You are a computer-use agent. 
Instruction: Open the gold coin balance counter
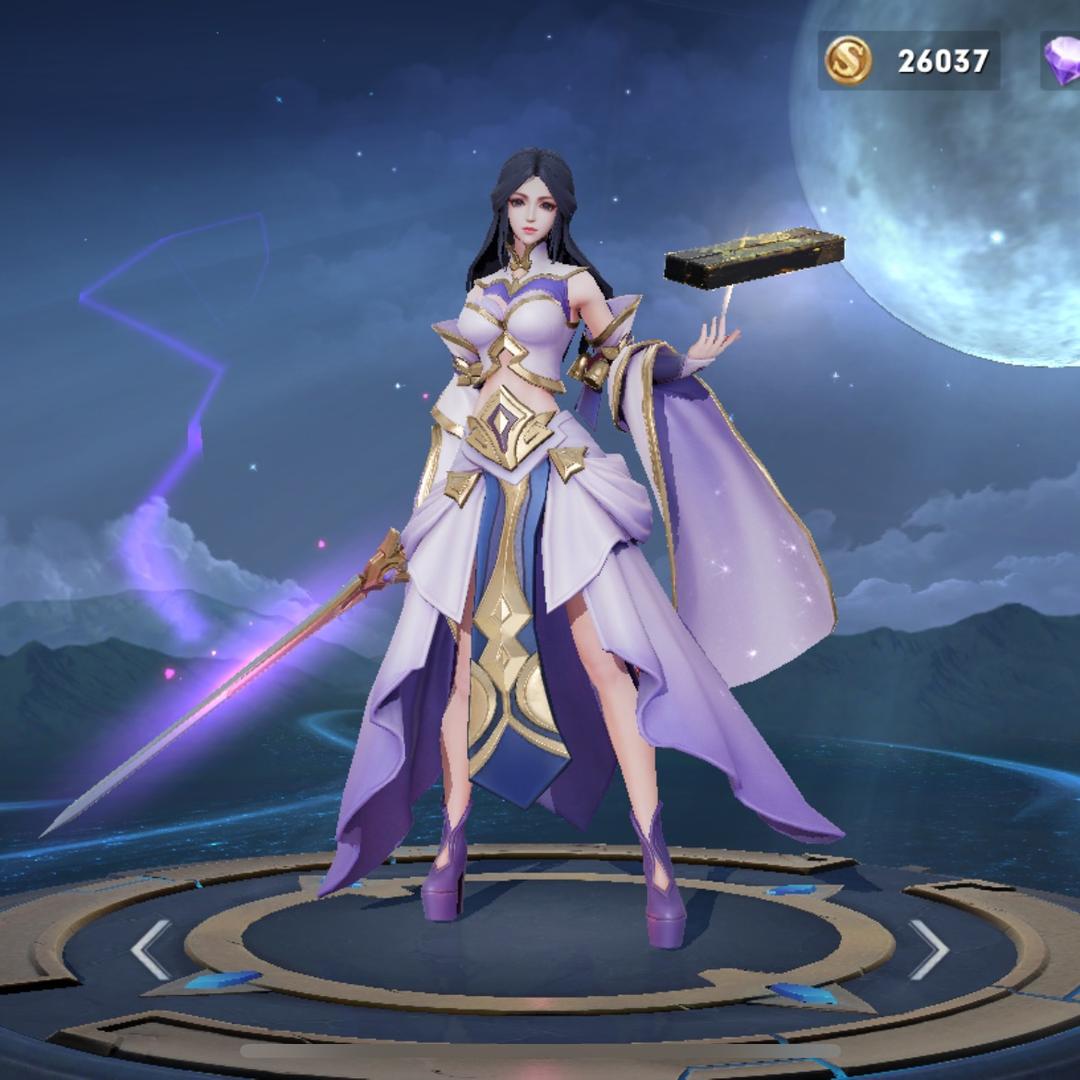[908, 61]
